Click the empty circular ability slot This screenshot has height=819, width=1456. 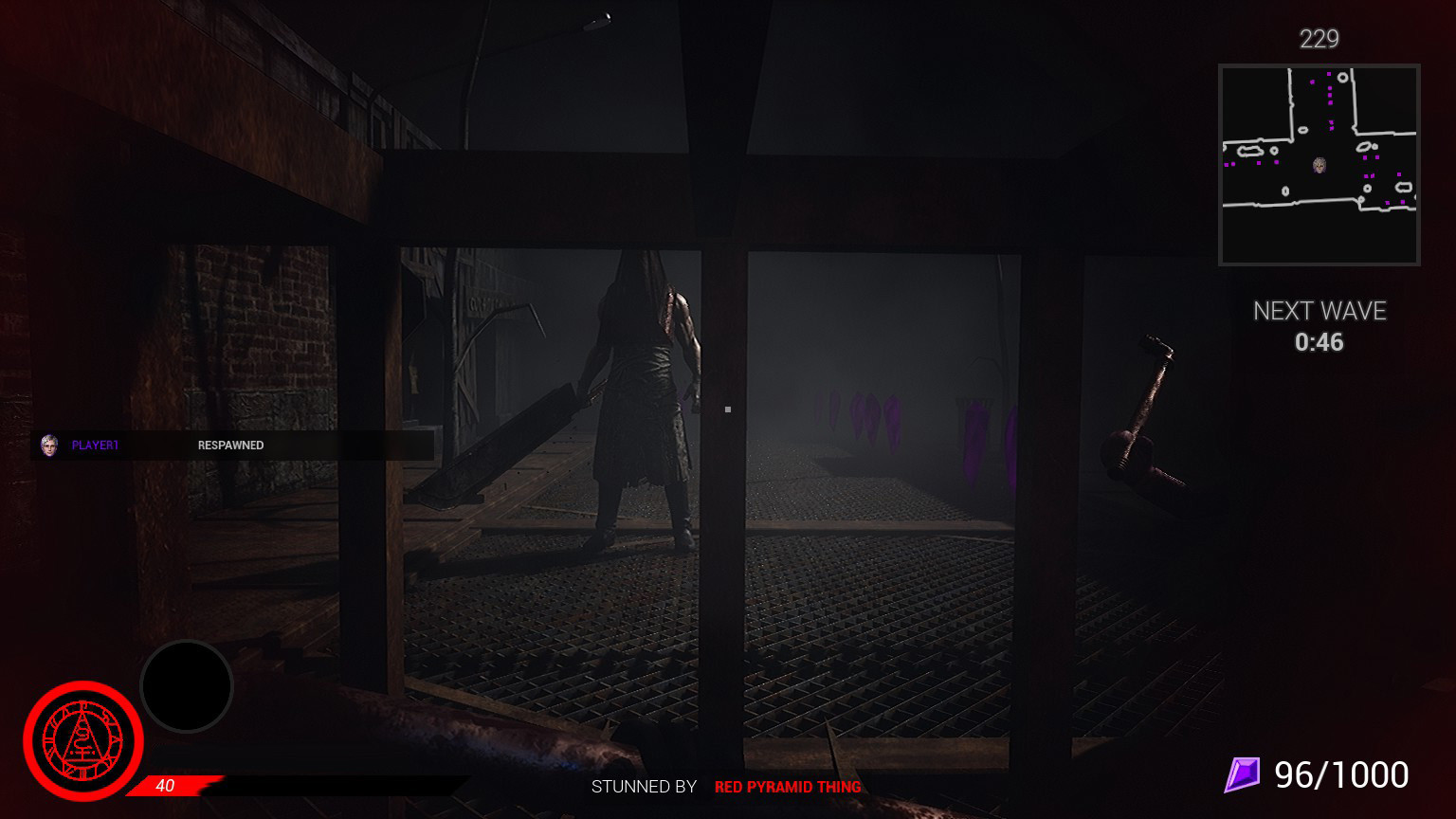point(187,685)
